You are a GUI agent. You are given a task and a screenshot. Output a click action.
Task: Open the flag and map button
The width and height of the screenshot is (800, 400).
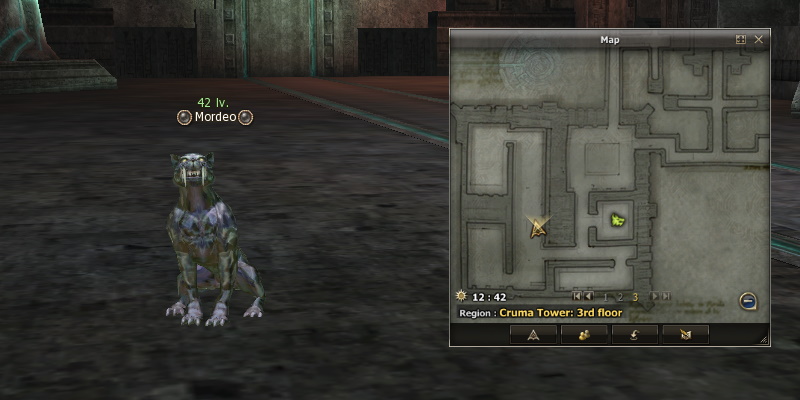tap(684, 334)
